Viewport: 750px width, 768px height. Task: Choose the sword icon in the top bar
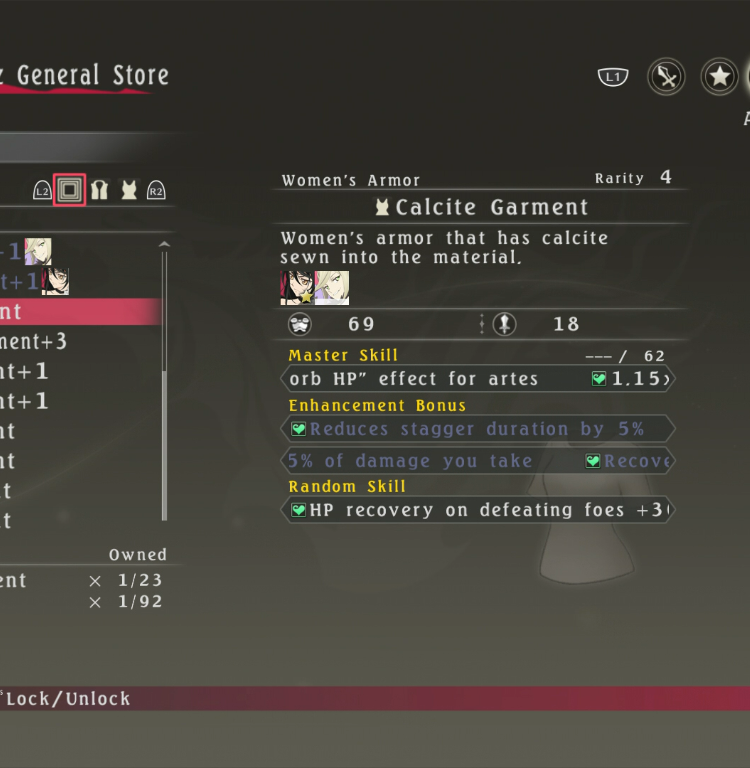click(665, 77)
